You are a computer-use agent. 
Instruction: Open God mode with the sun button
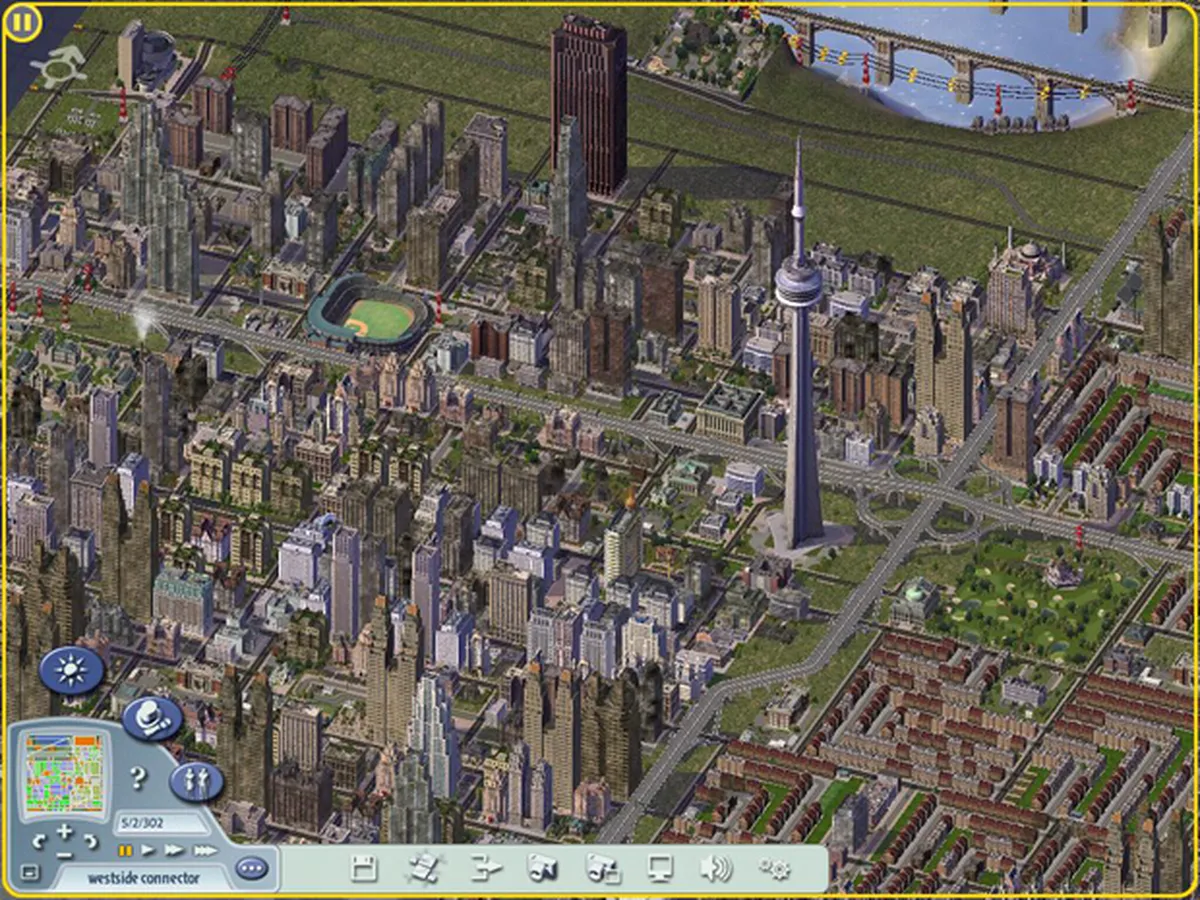pyautogui.click(x=72, y=670)
